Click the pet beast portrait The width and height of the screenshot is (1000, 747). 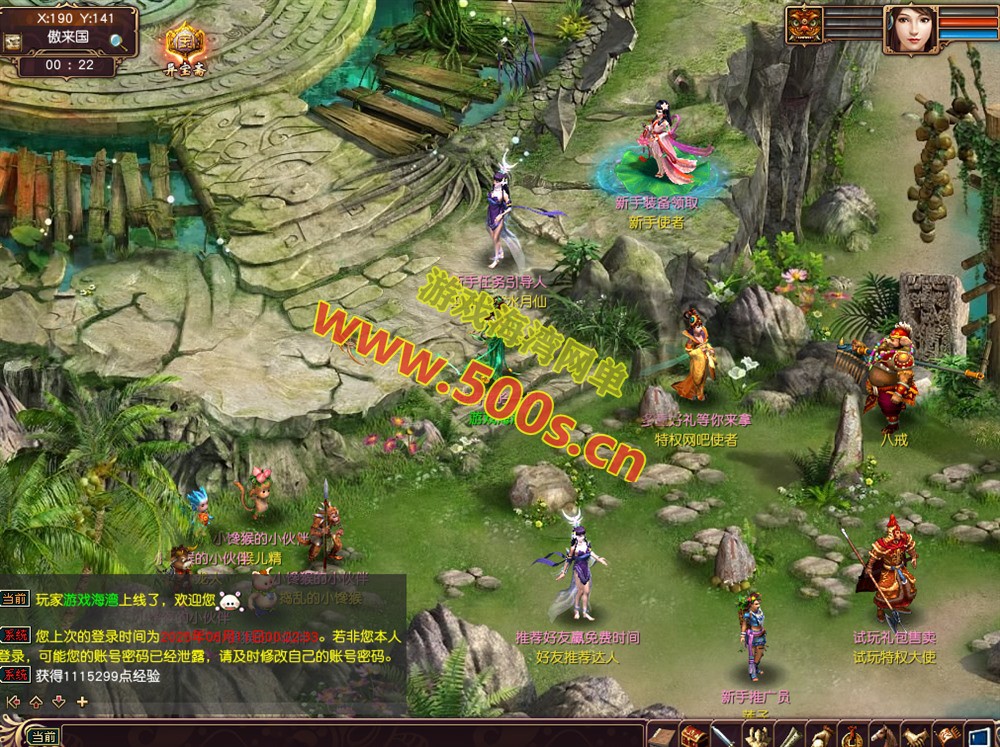[804, 25]
